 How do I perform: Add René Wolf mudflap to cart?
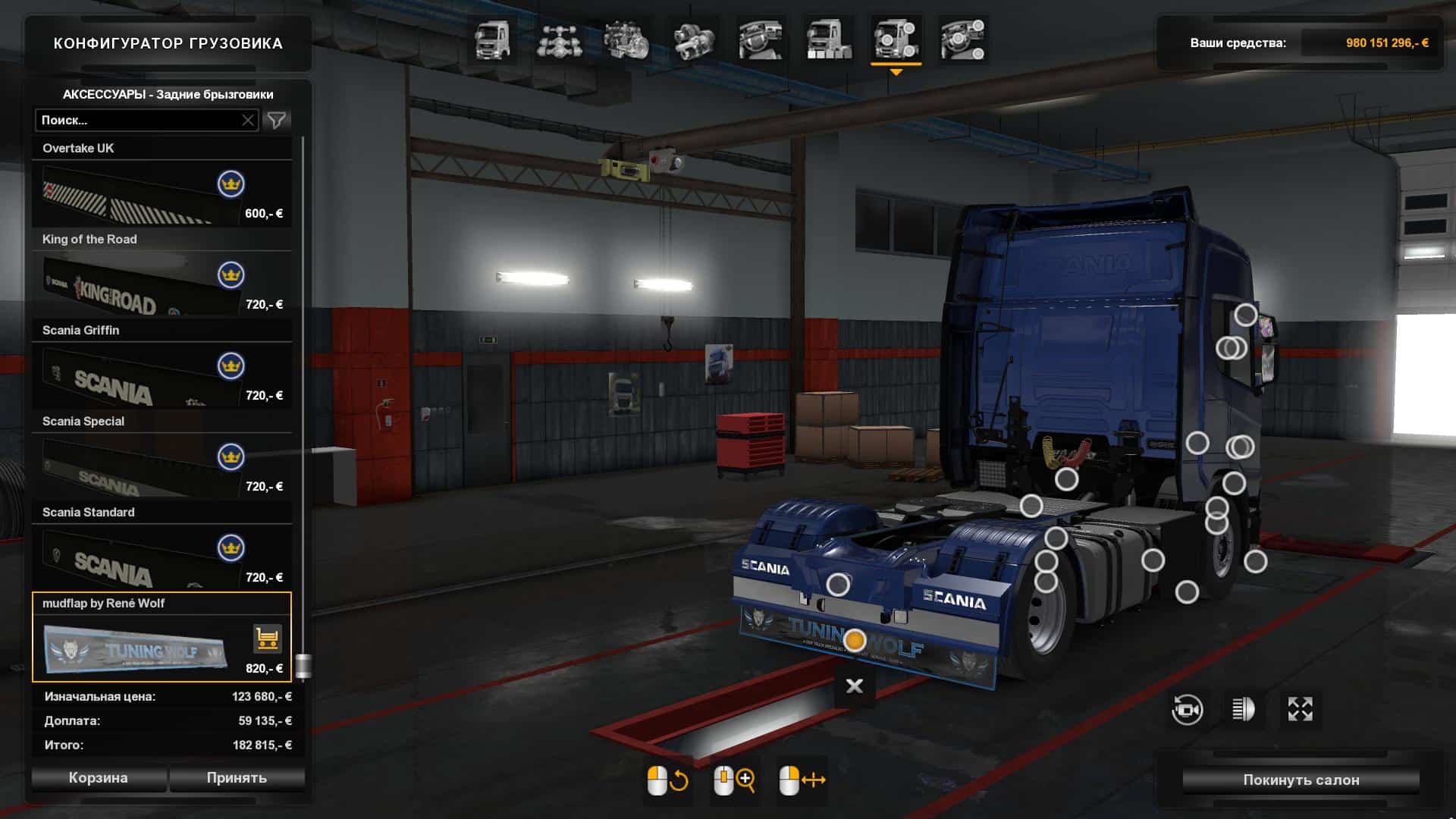267,639
